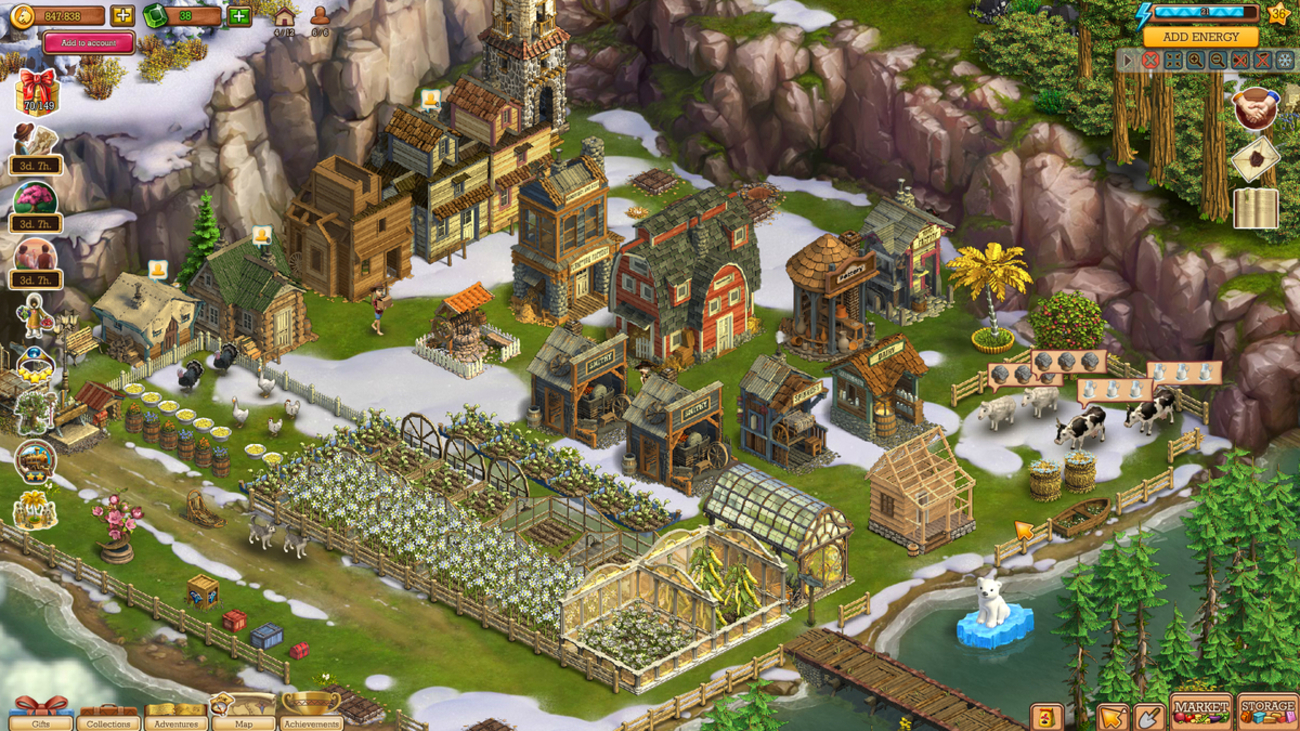Open the journal book icon

click(1255, 210)
